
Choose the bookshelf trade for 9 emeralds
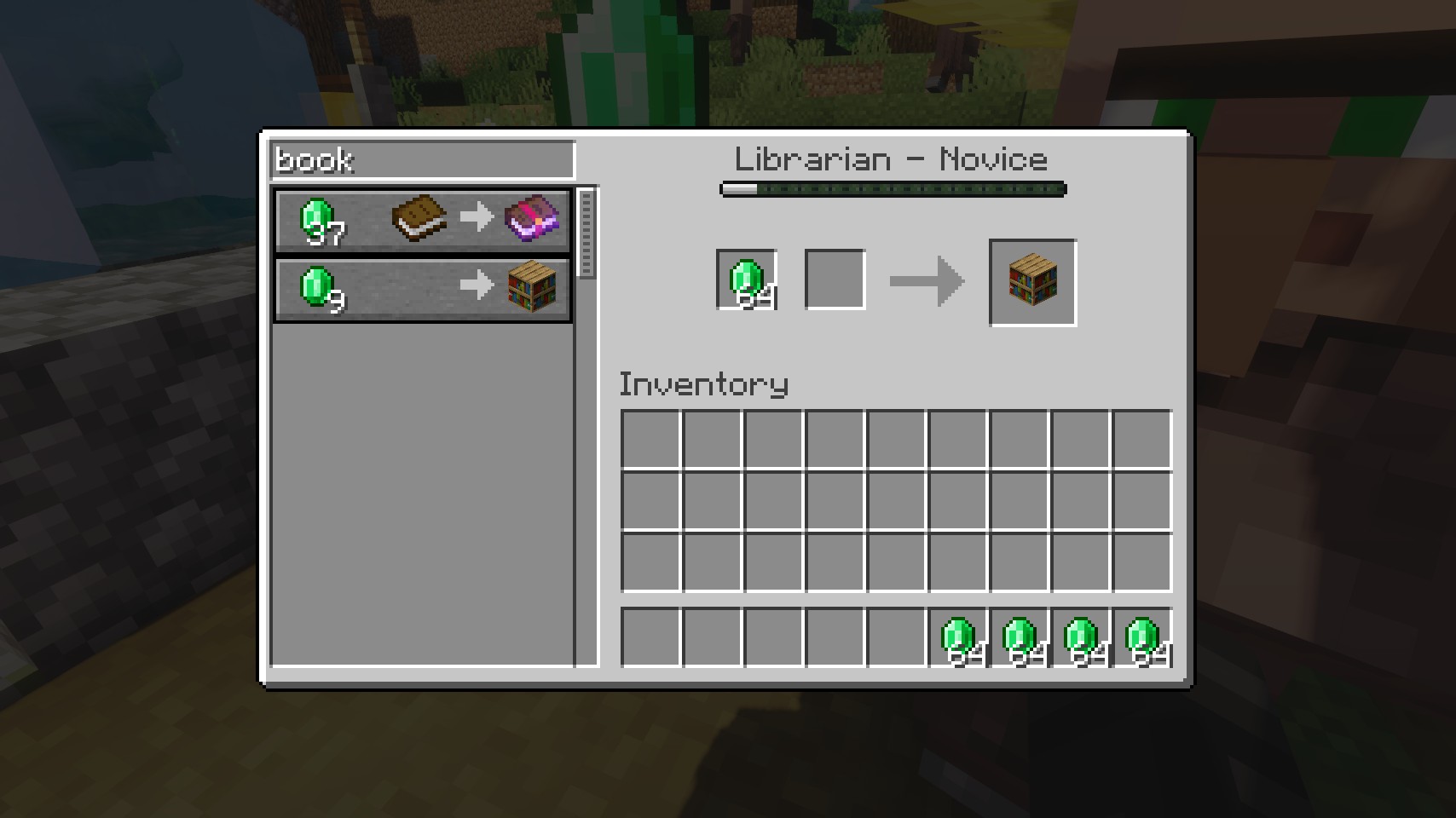click(422, 288)
